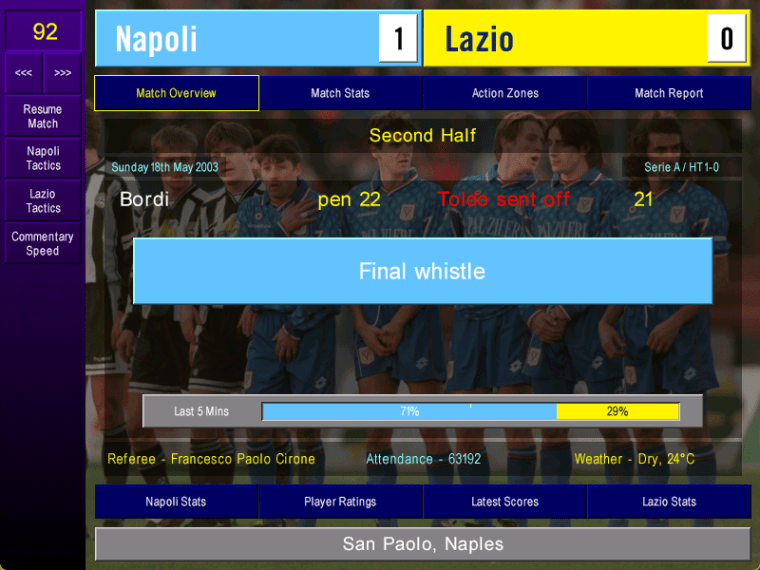The image size is (760, 570).
Task: Click the San Paolo, Naples stadium bar
Action: pyautogui.click(x=423, y=544)
